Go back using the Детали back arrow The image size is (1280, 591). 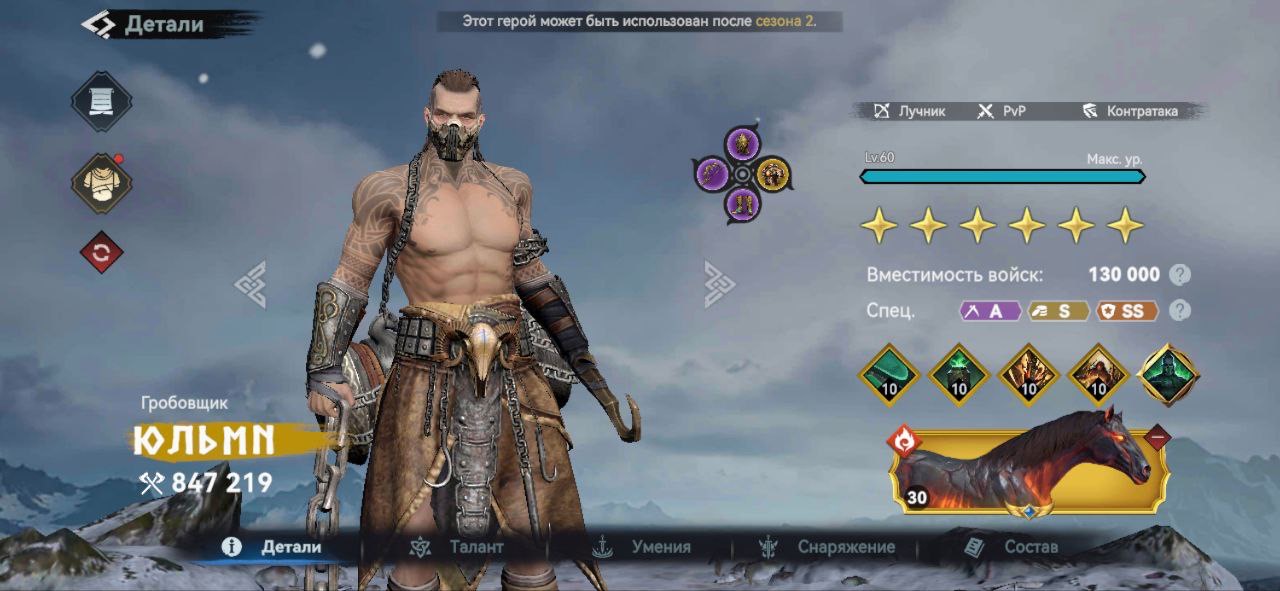click(98, 24)
